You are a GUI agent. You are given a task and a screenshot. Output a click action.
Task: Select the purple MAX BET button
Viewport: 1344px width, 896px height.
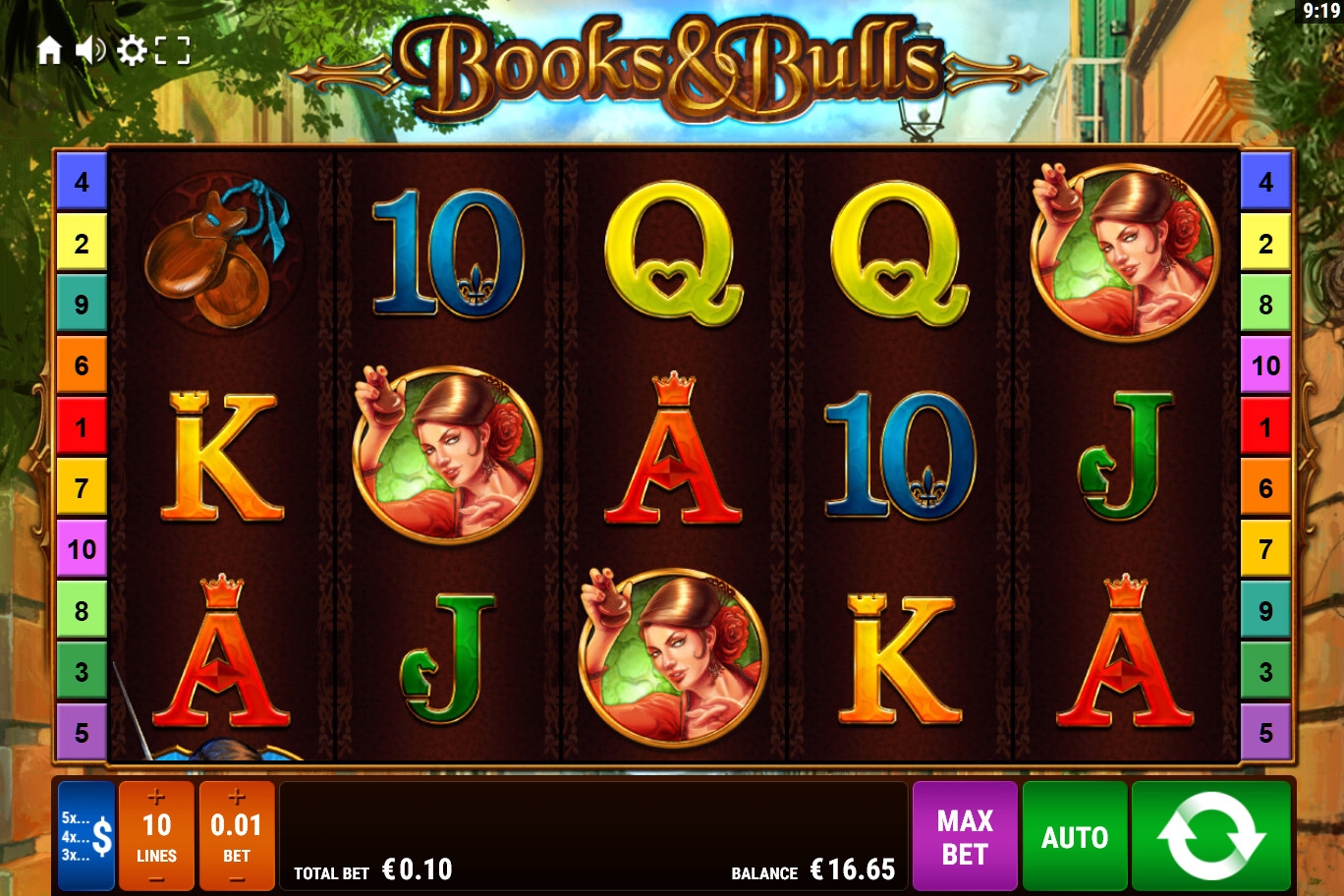[965, 836]
